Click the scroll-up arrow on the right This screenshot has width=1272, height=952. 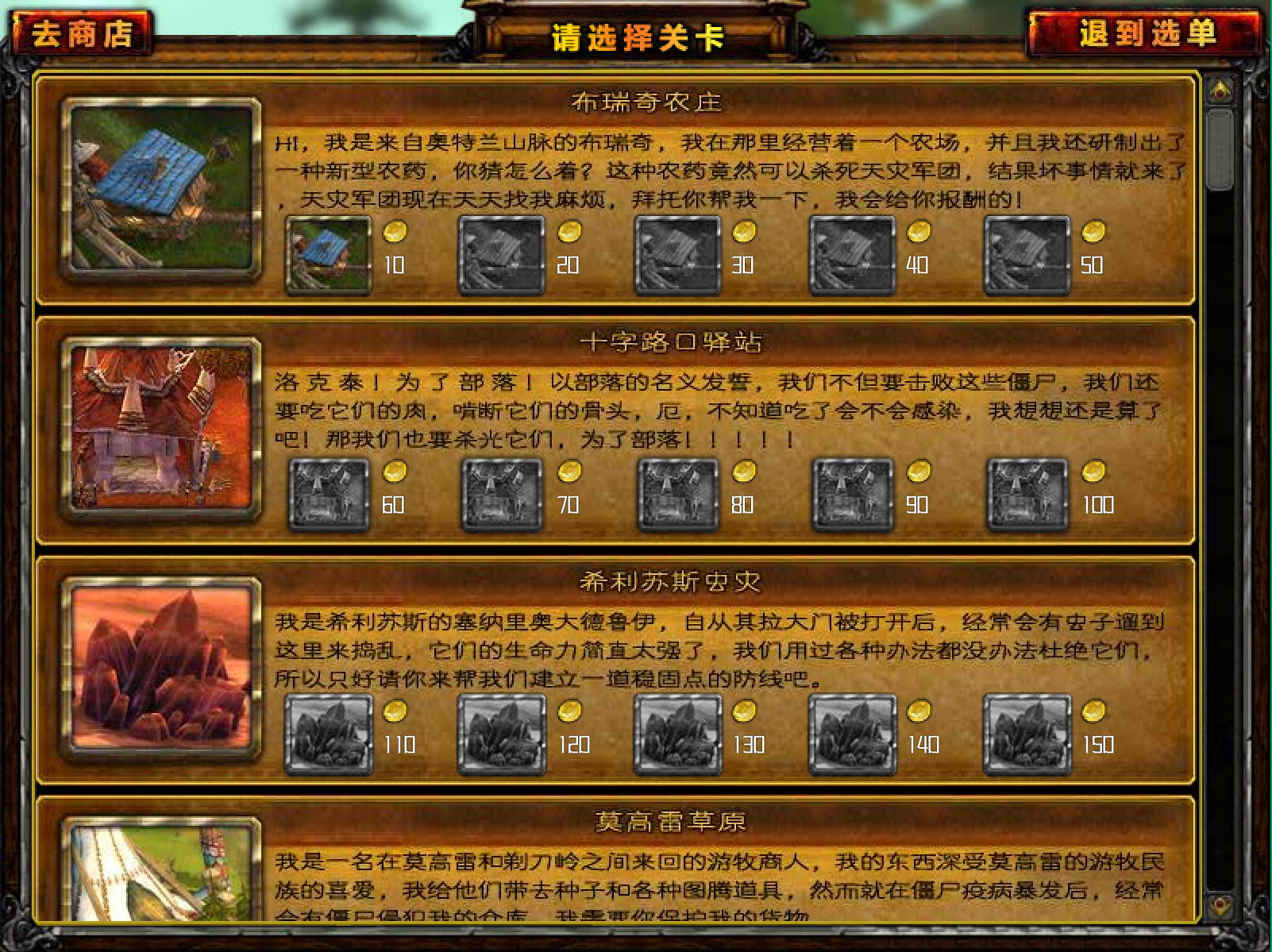click(x=1219, y=89)
